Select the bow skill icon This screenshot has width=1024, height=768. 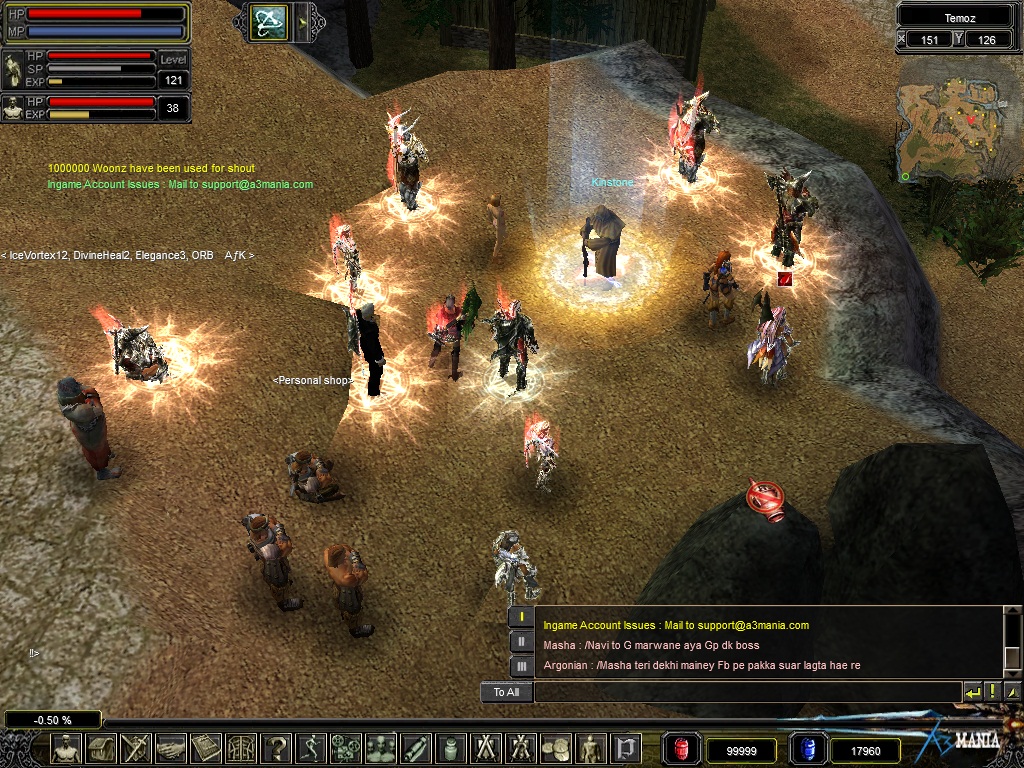[x=269, y=21]
